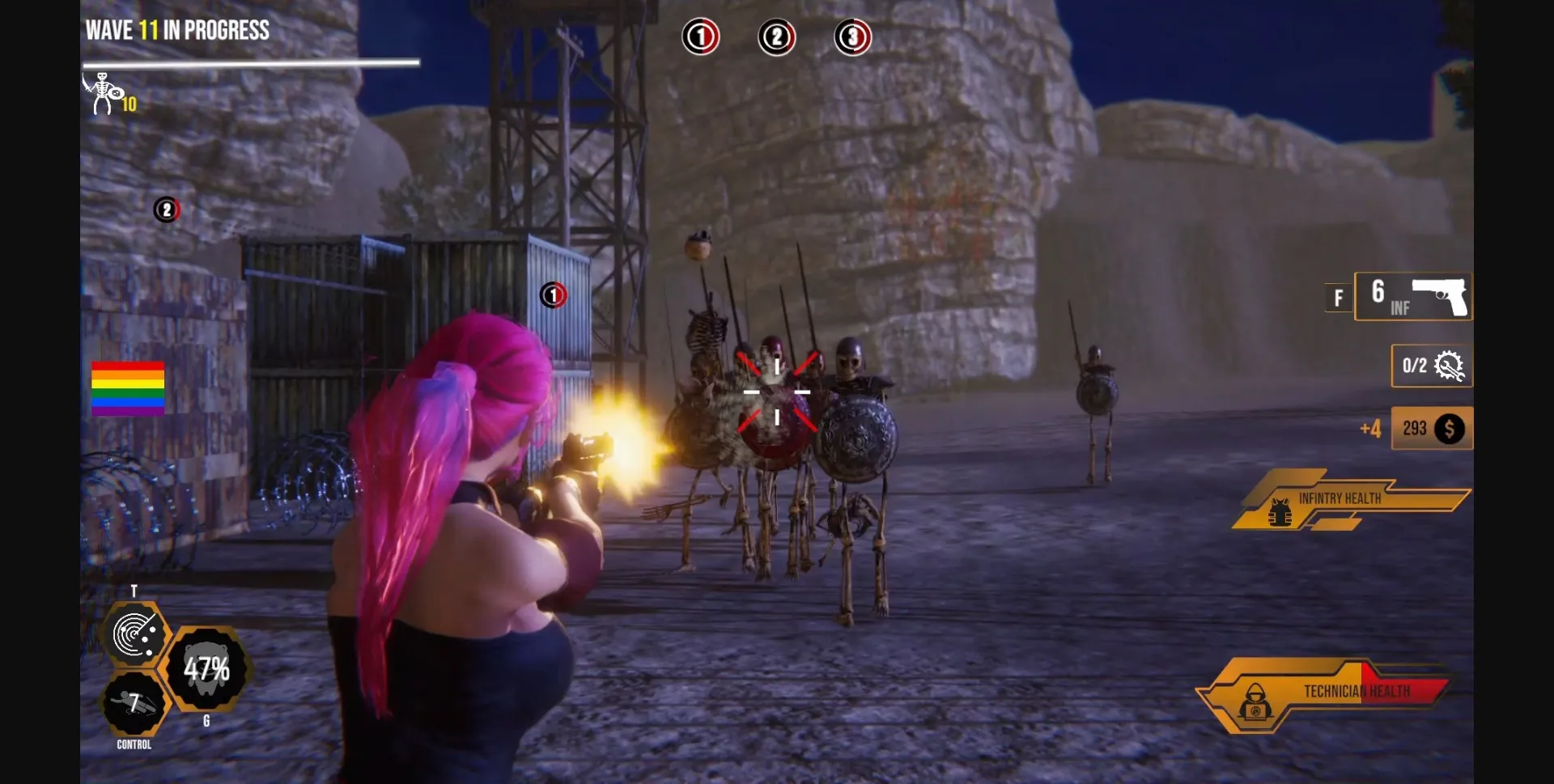1554x784 pixels.
Task: Select the Control hexagon showing 7
Action: [134, 703]
